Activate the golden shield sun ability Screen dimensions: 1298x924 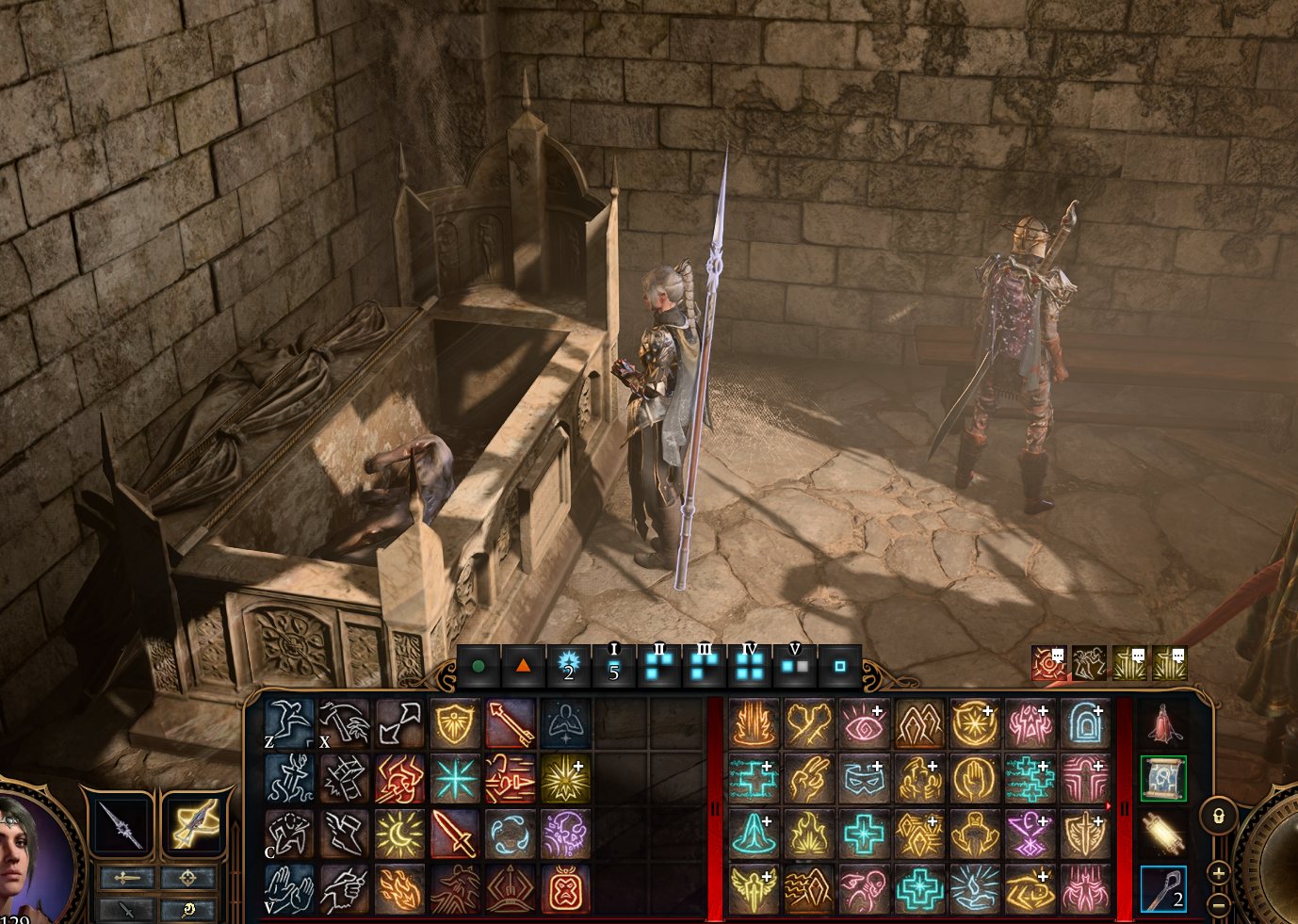[455, 723]
